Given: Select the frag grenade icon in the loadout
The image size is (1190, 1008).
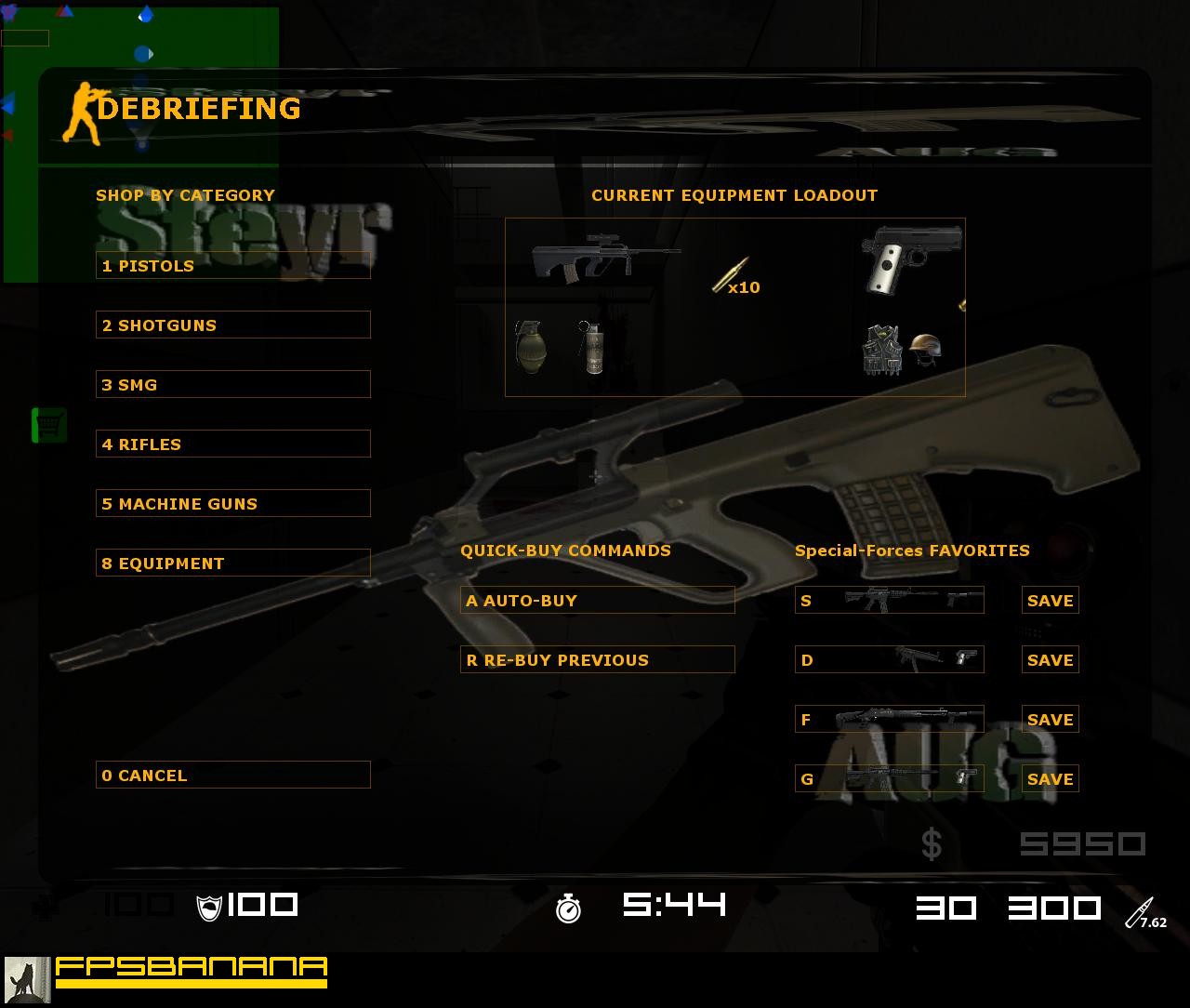Looking at the screenshot, I should [530, 349].
